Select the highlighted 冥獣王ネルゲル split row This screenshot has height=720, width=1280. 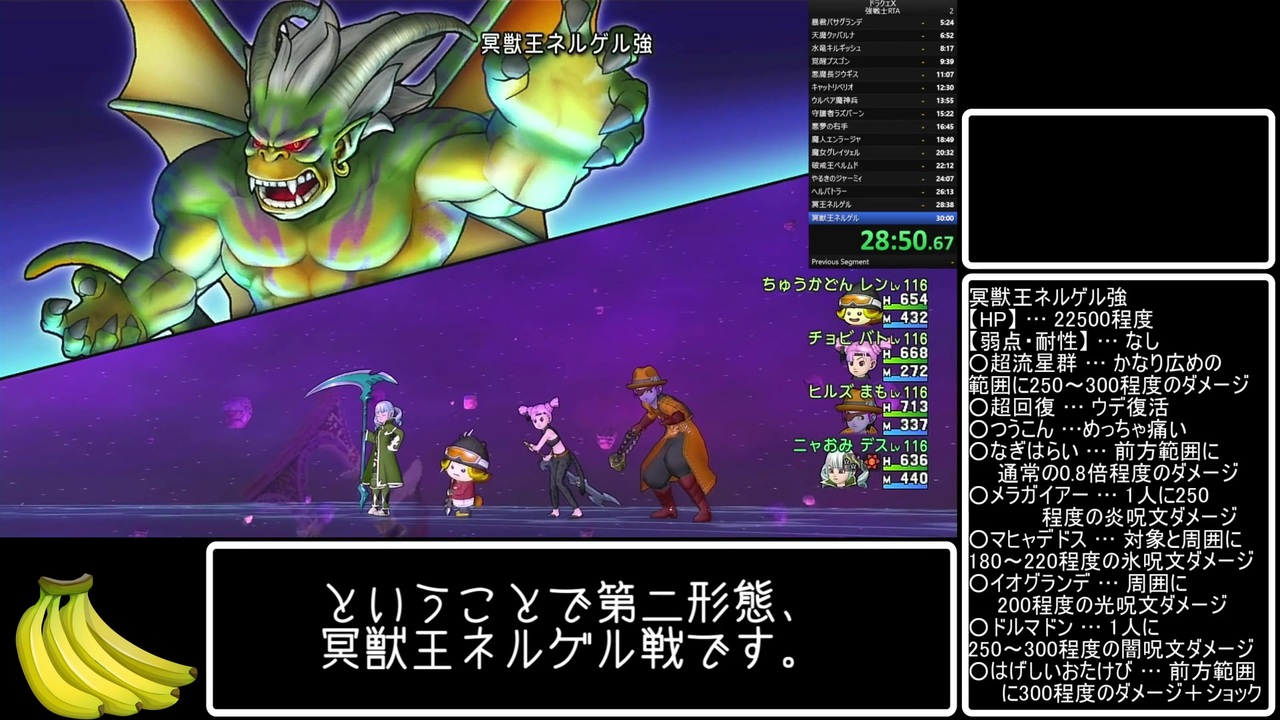pos(885,218)
